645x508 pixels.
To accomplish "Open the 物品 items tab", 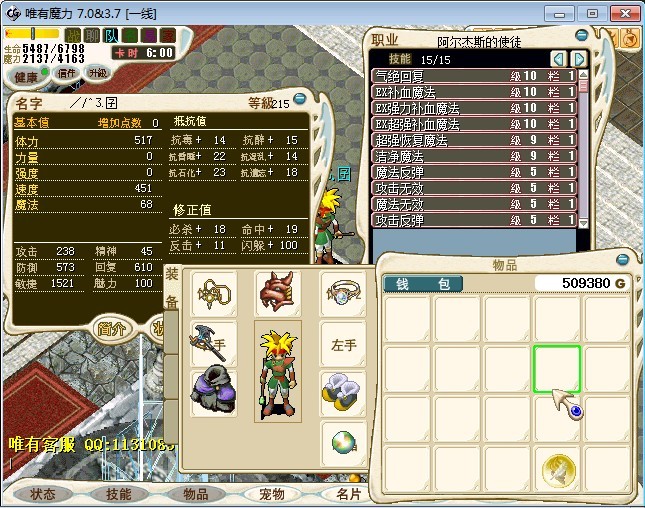I will (x=194, y=493).
